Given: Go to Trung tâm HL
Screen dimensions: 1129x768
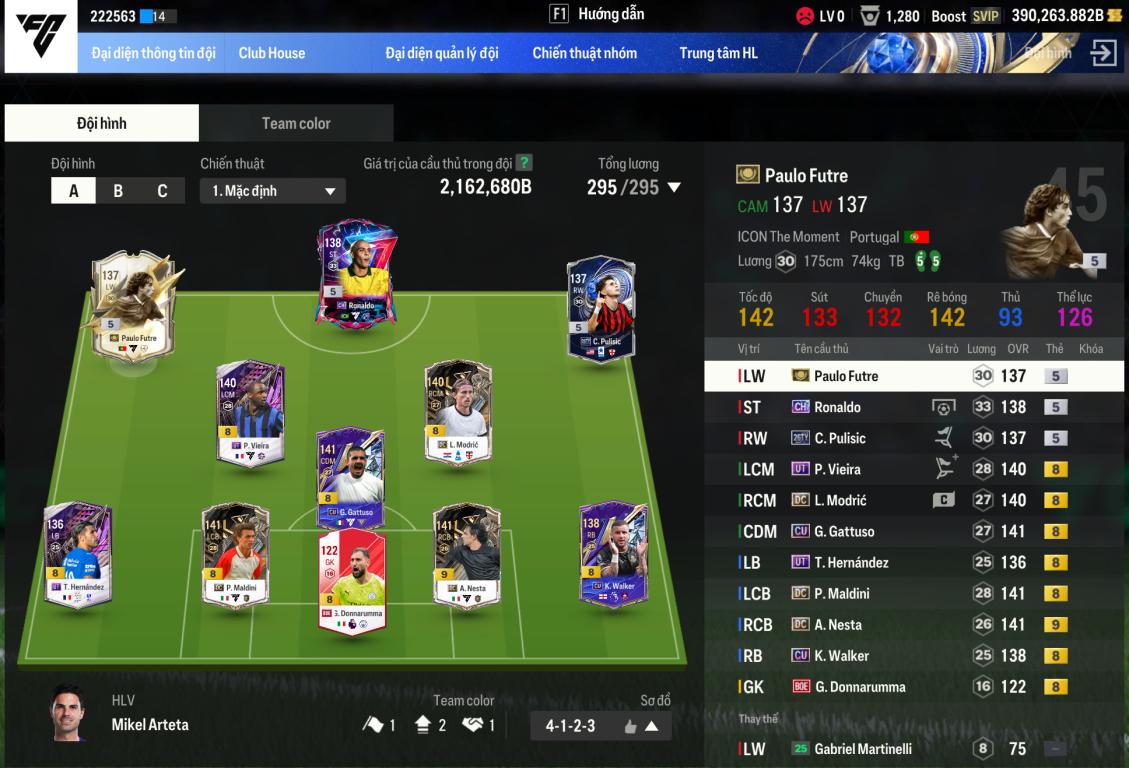Looking at the screenshot, I should (x=718, y=53).
